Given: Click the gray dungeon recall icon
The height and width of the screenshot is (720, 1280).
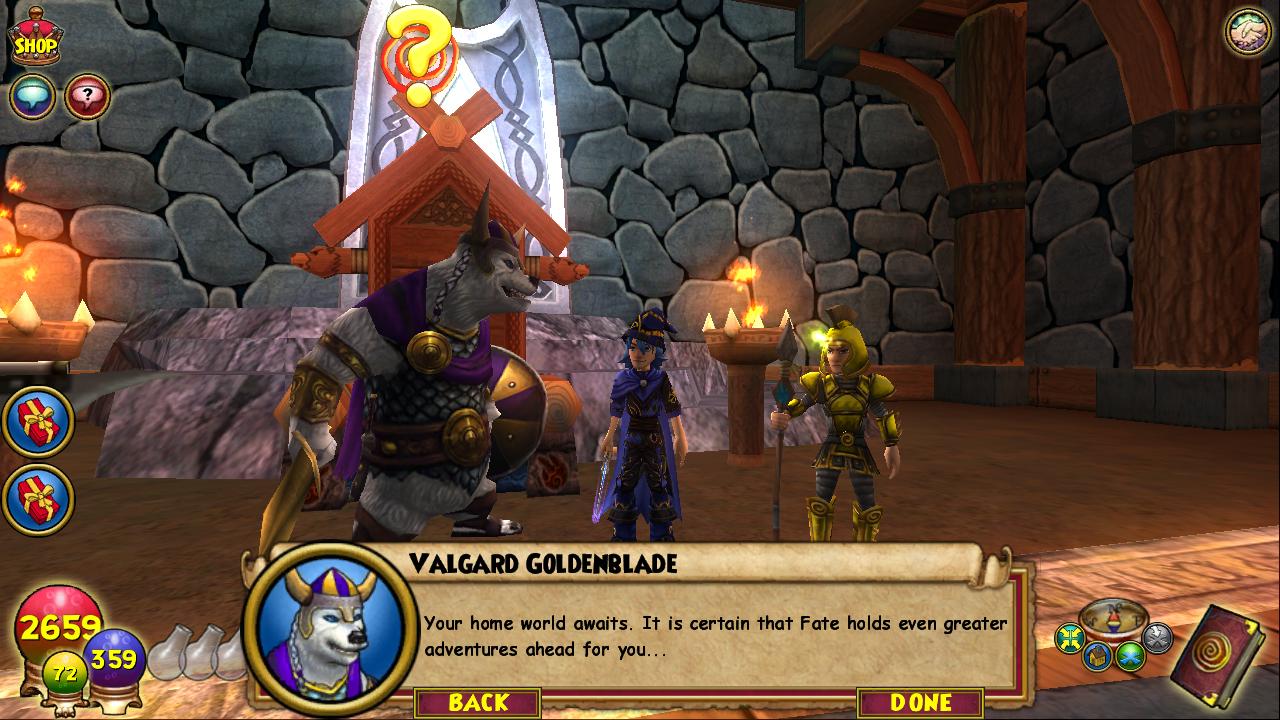Looking at the screenshot, I should pos(1157,636).
